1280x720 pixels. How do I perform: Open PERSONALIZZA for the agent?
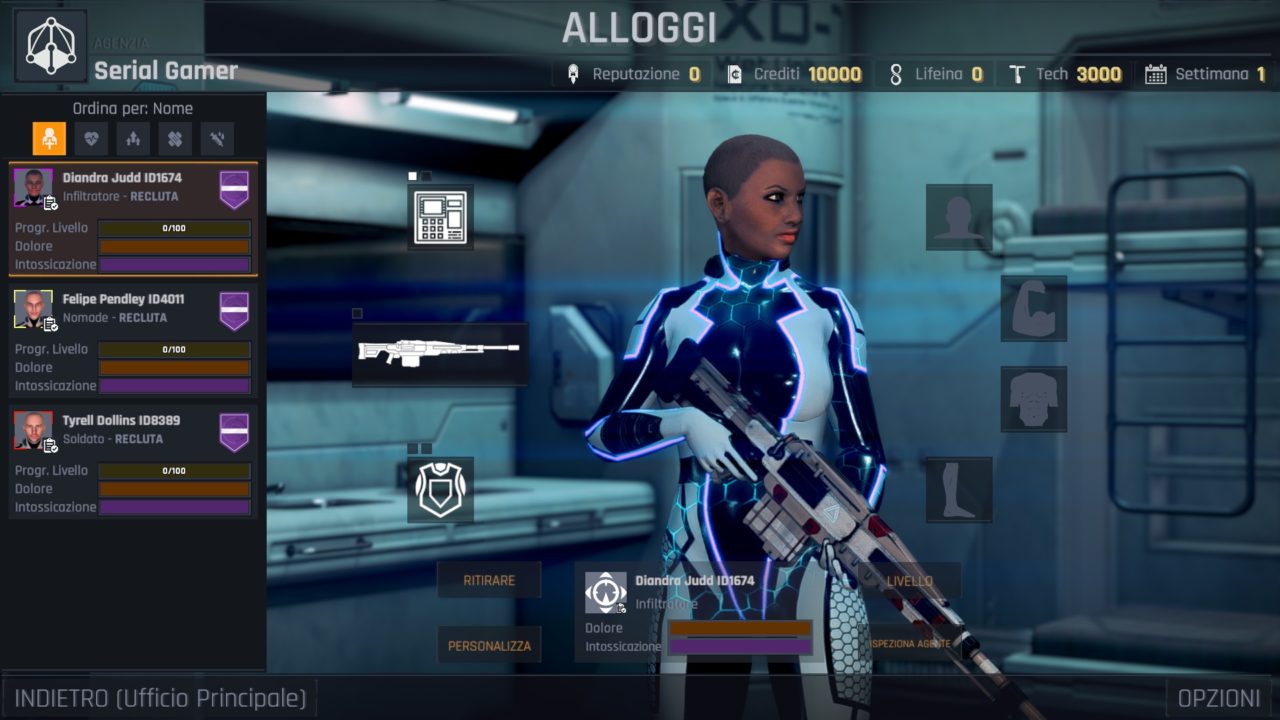point(489,645)
